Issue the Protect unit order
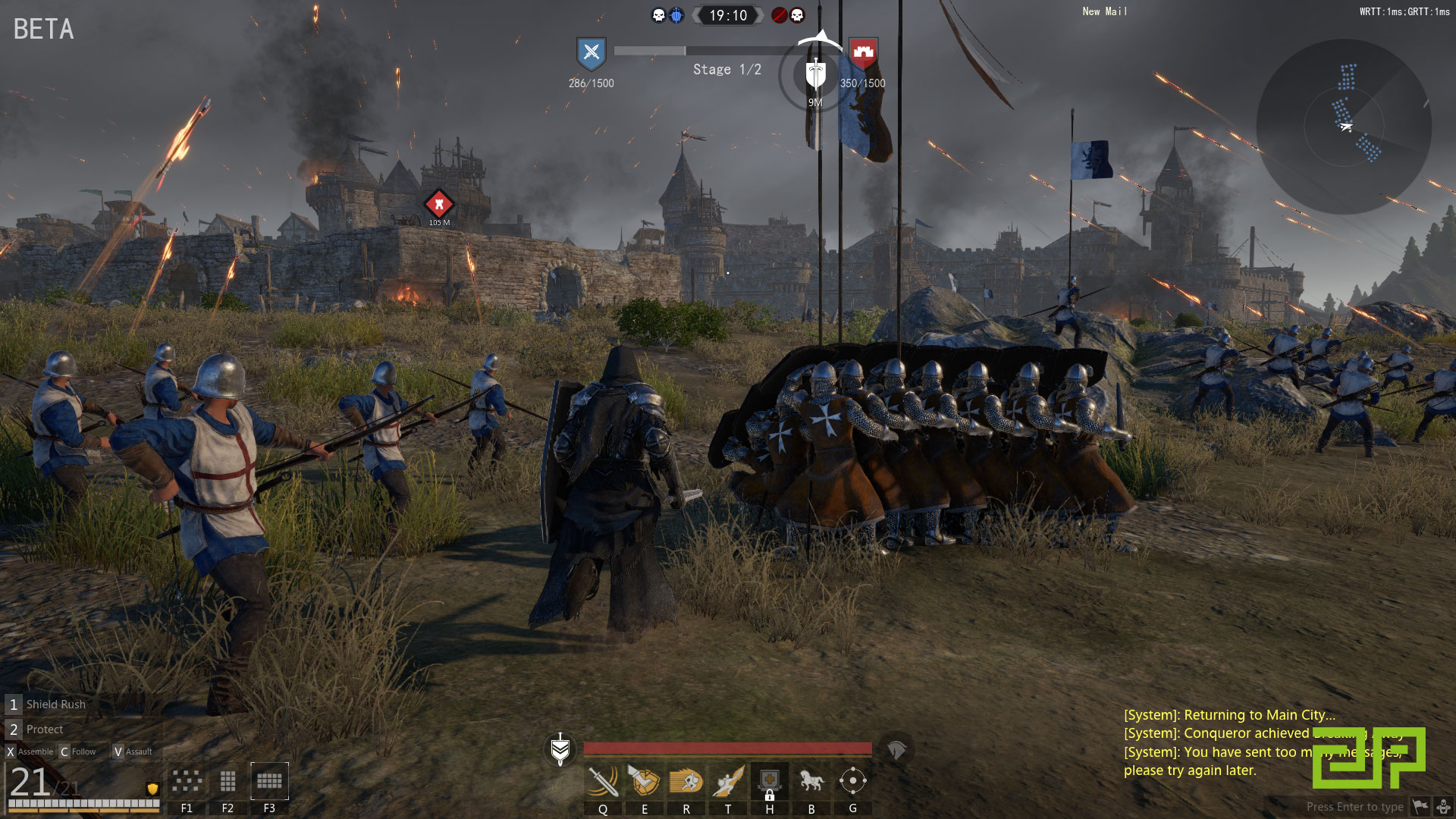1456x819 pixels. 45,730
